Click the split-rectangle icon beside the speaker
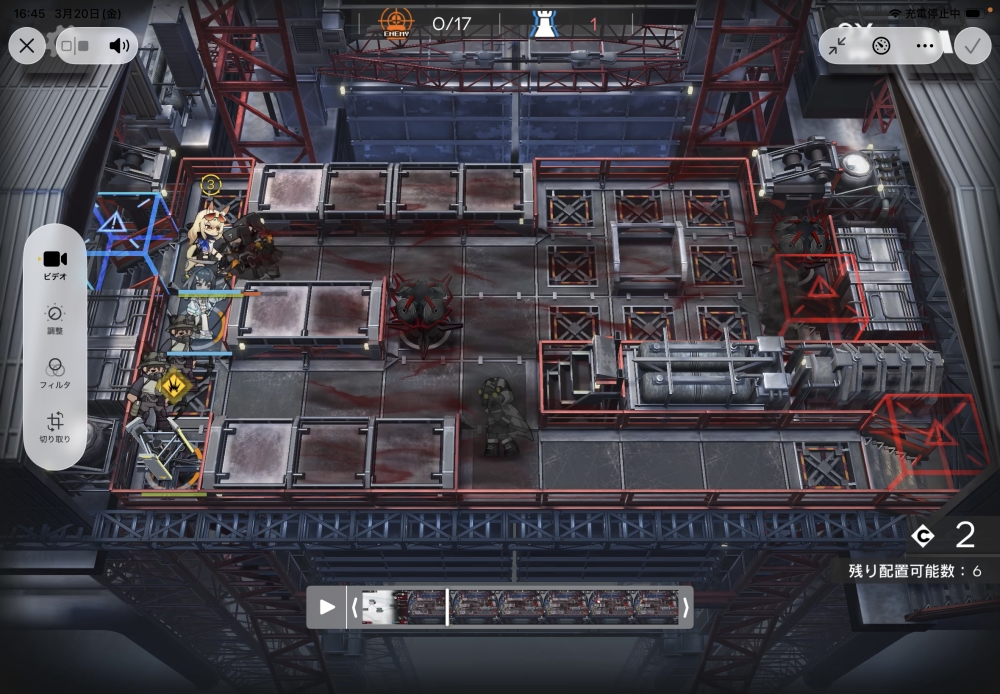The width and height of the screenshot is (1000, 694). tap(75, 45)
